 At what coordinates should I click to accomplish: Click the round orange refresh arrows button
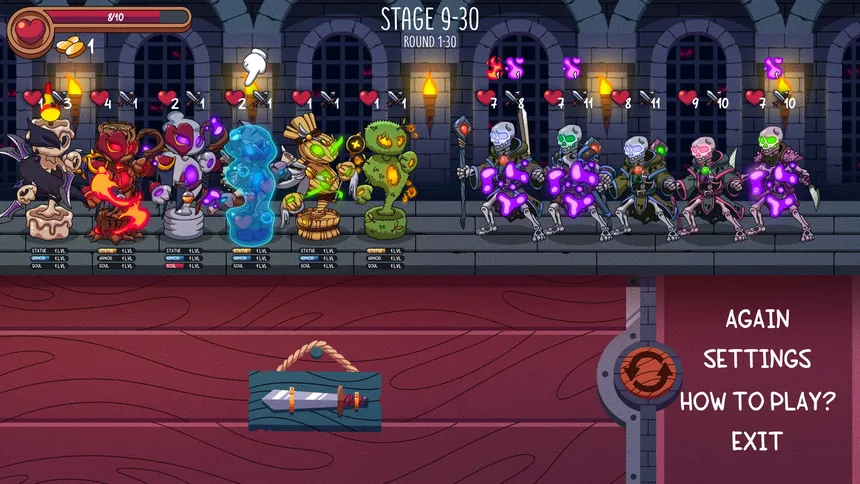pos(641,371)
